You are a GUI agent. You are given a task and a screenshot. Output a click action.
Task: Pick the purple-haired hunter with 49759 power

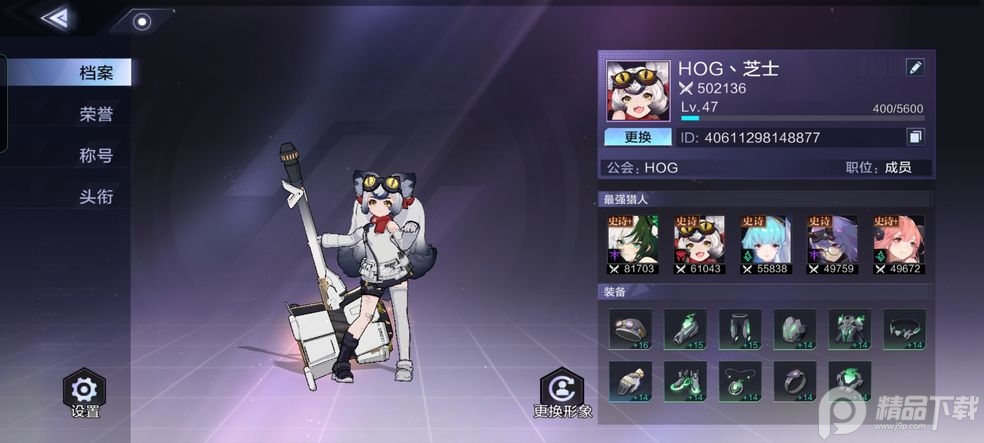(832, 243)
